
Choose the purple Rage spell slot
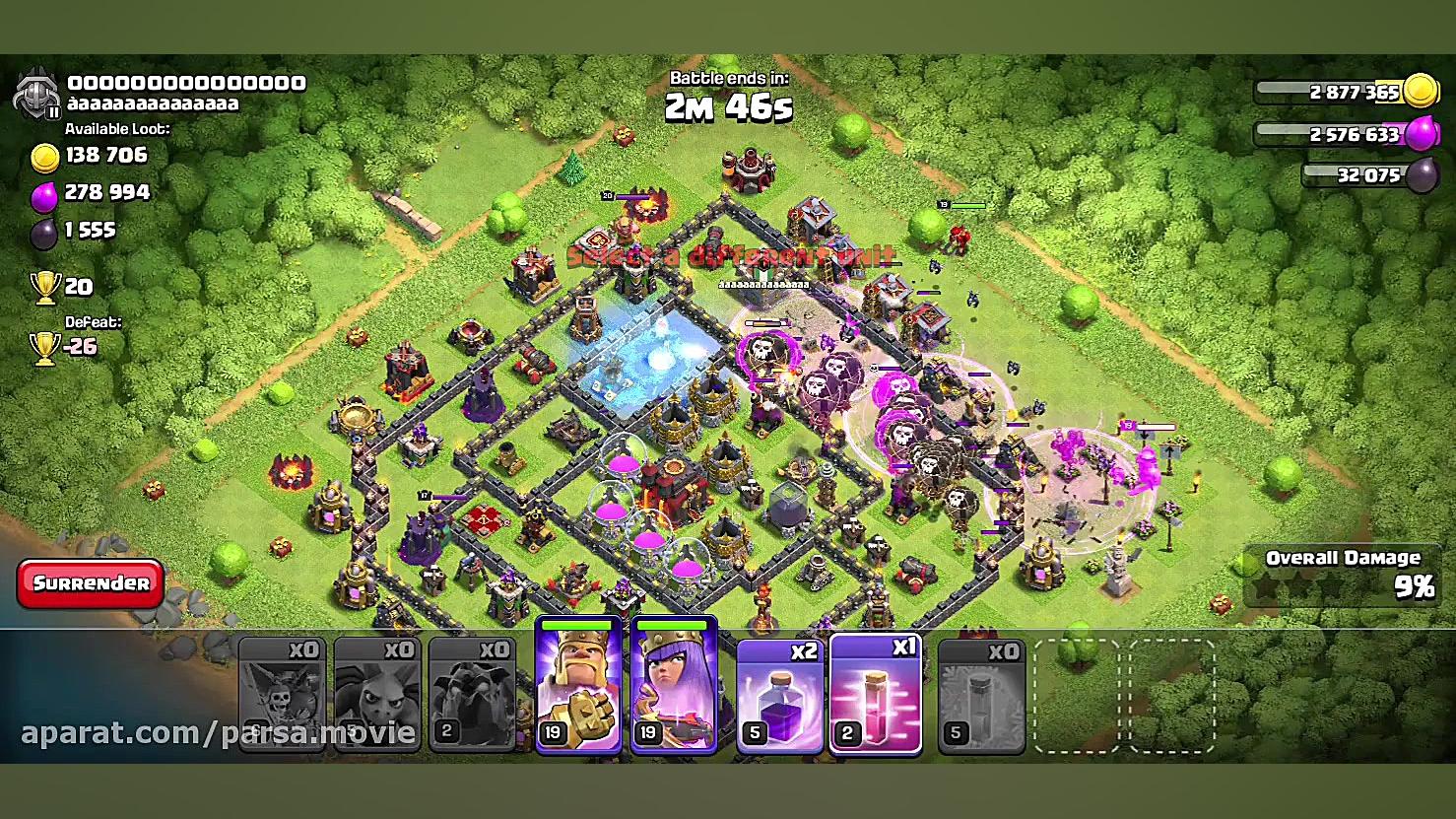(779, 696)
